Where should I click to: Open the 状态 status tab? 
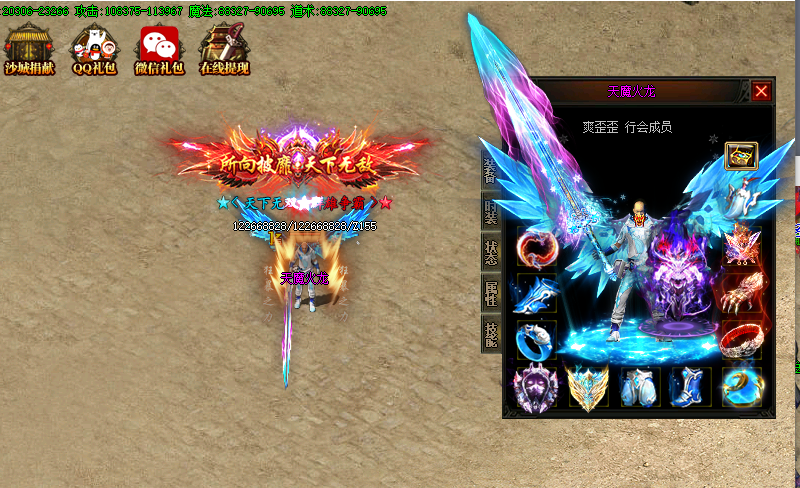[x=490, y=251]
